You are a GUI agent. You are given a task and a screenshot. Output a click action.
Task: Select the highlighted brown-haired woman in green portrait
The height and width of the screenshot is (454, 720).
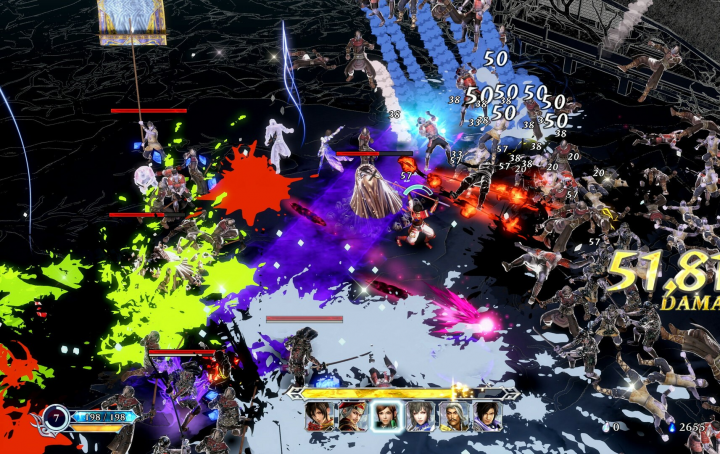[387, 416]
